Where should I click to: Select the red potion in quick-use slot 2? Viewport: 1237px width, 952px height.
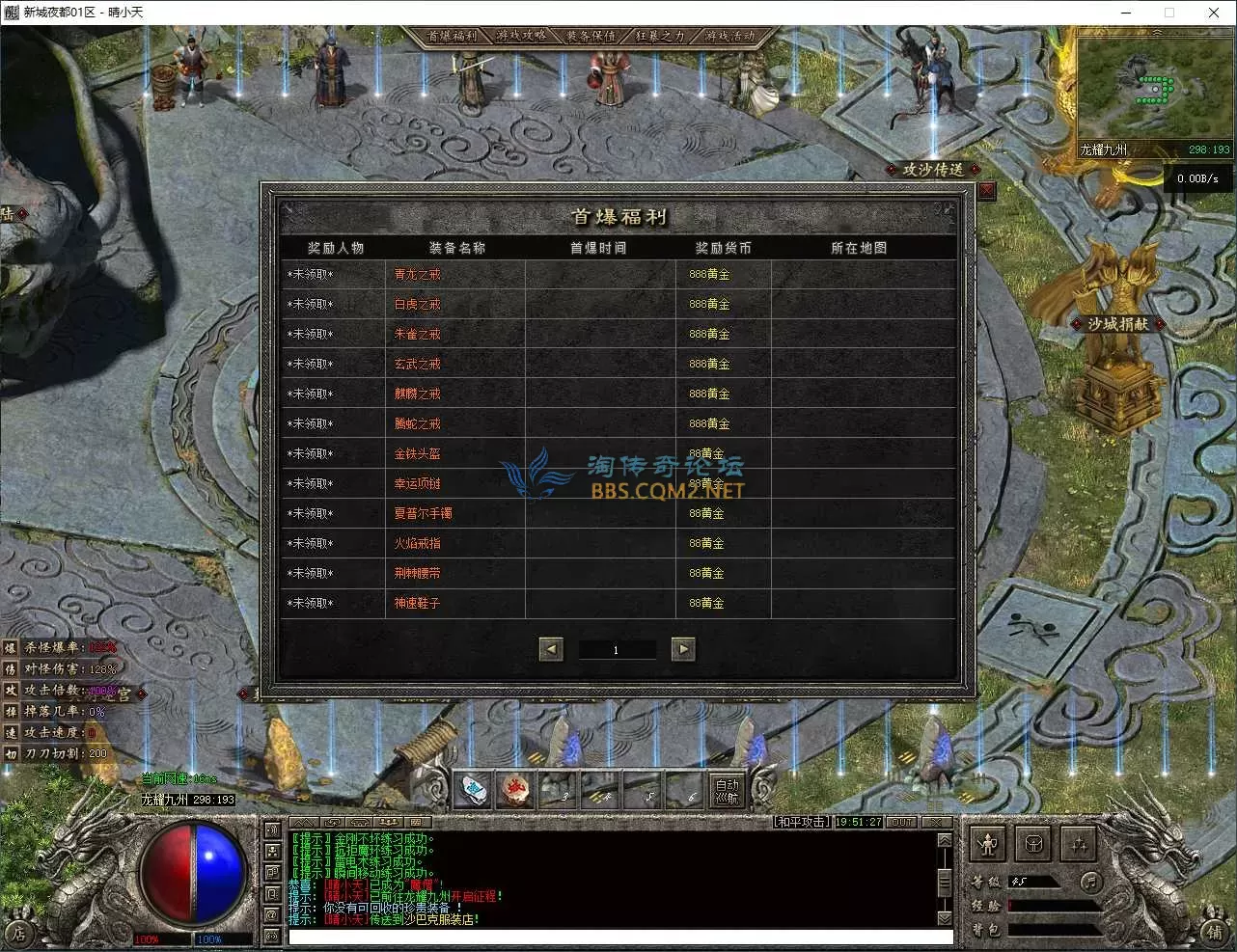(517, 790)
